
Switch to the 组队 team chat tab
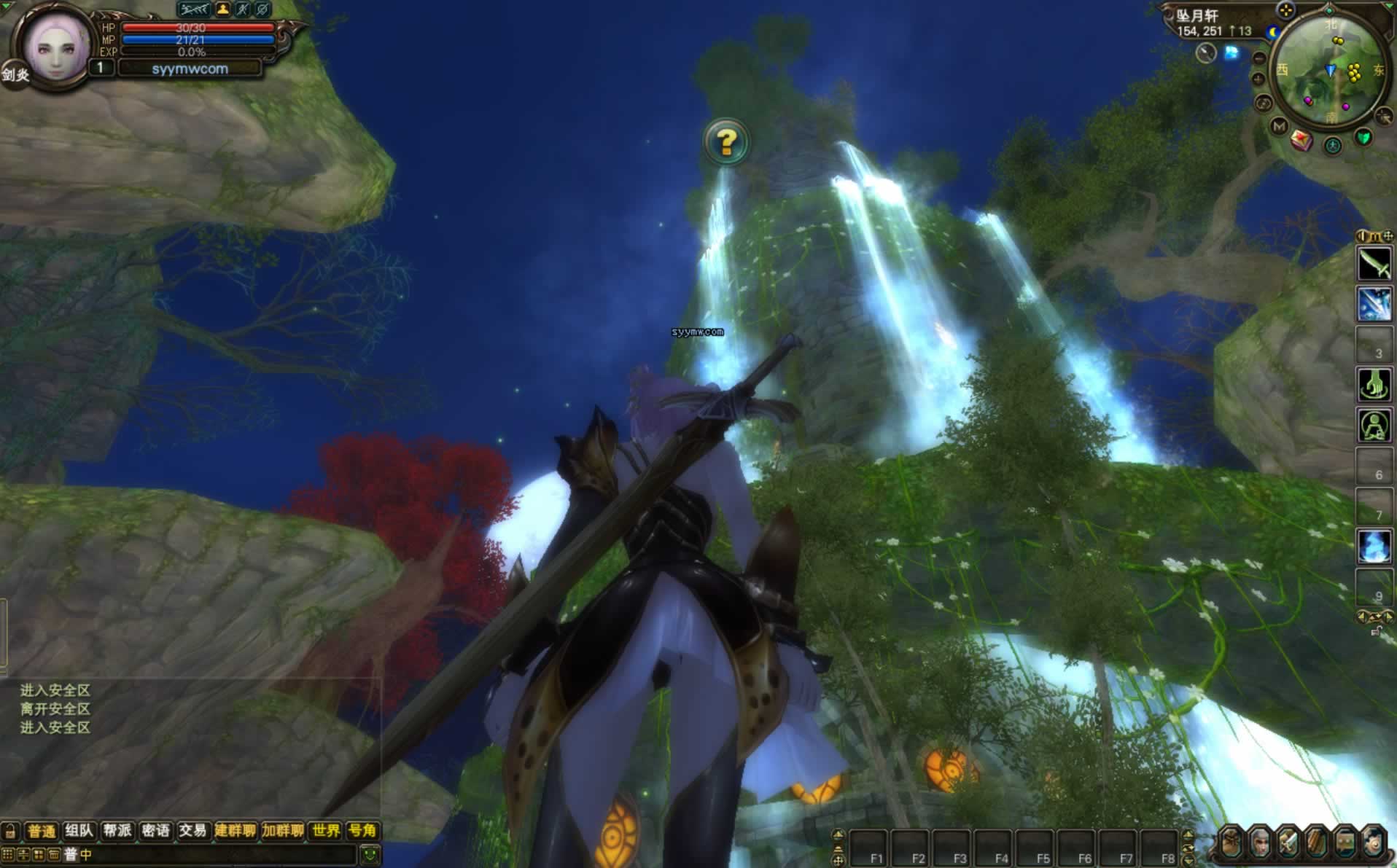point(79,831)
